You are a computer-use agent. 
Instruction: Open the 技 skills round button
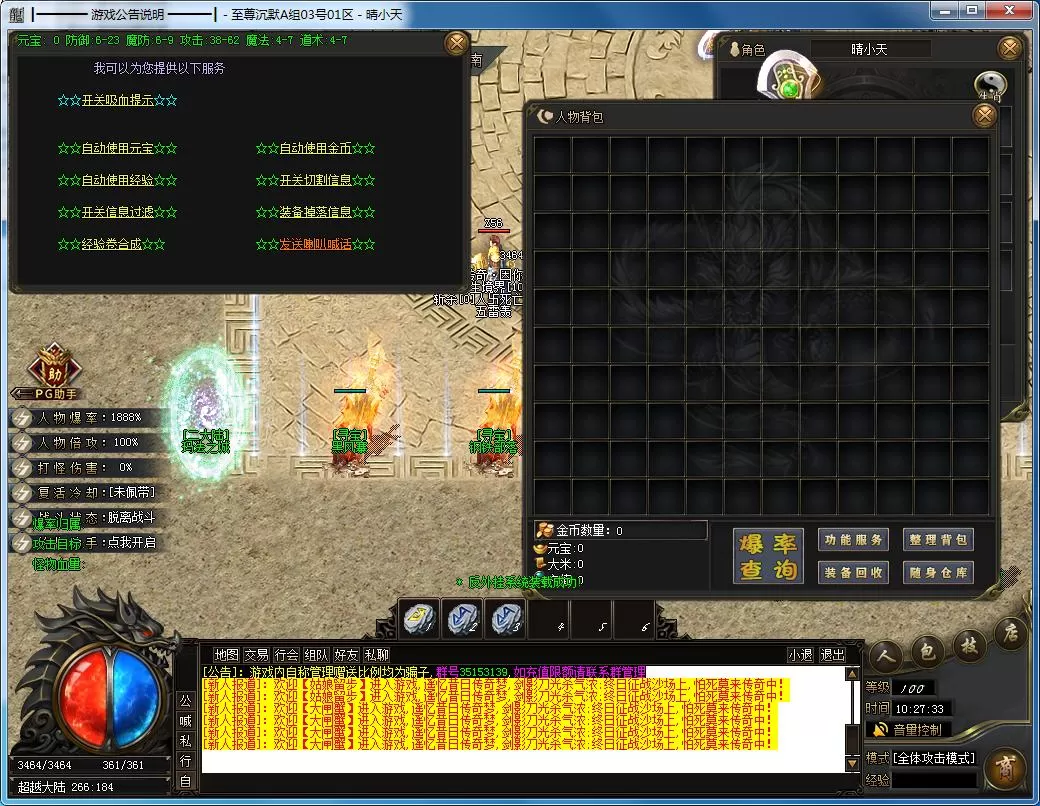(969, 645)
